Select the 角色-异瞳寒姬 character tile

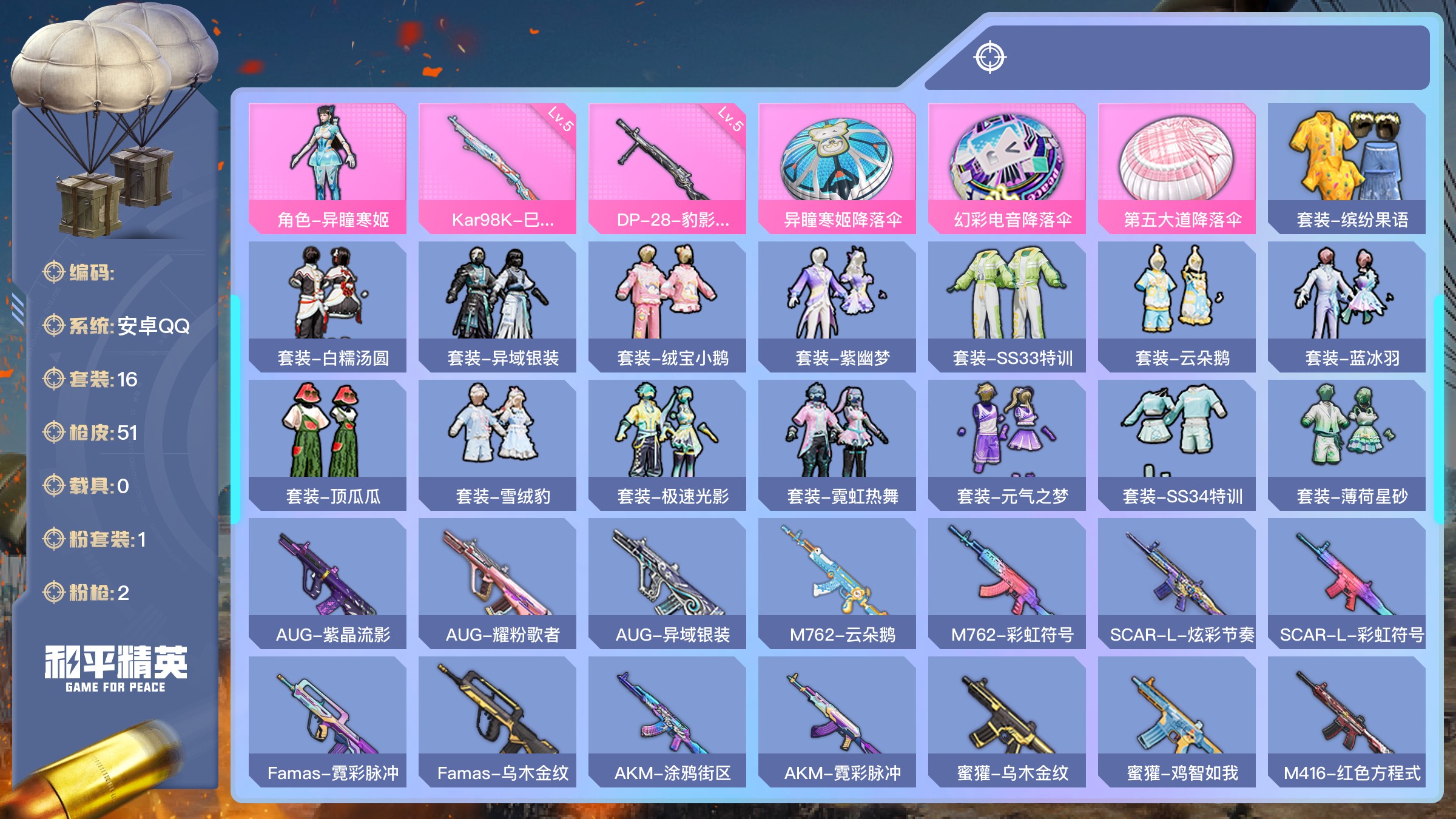click(x=327, y=168)
